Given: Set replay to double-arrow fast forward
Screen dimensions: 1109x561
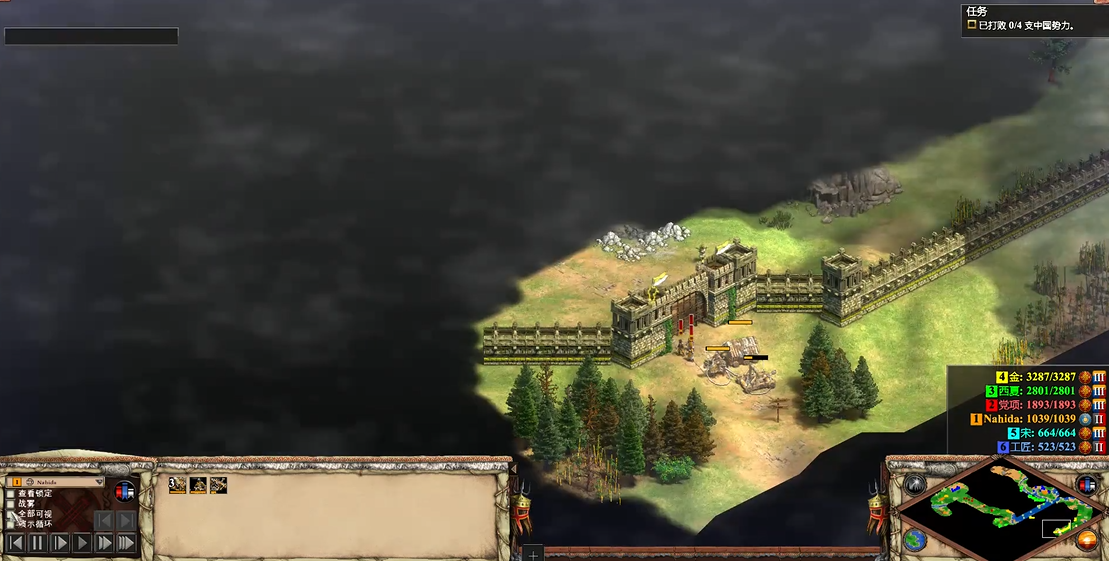Looking at the screenshot, I should [104, 543].
